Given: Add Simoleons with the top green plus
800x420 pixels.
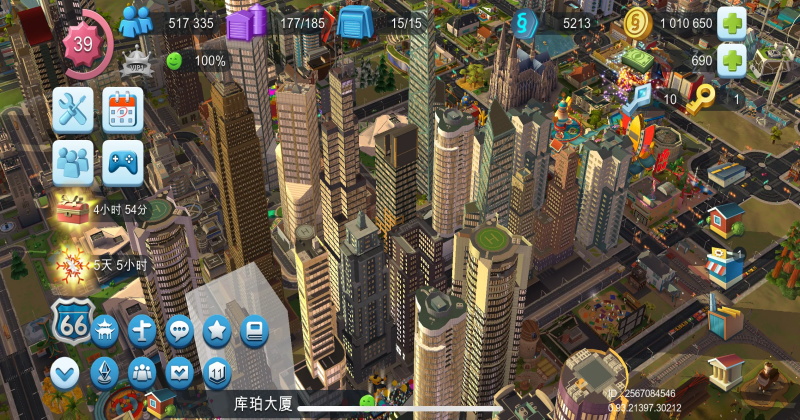Looking at the screenshot, I should click(732, 23).
